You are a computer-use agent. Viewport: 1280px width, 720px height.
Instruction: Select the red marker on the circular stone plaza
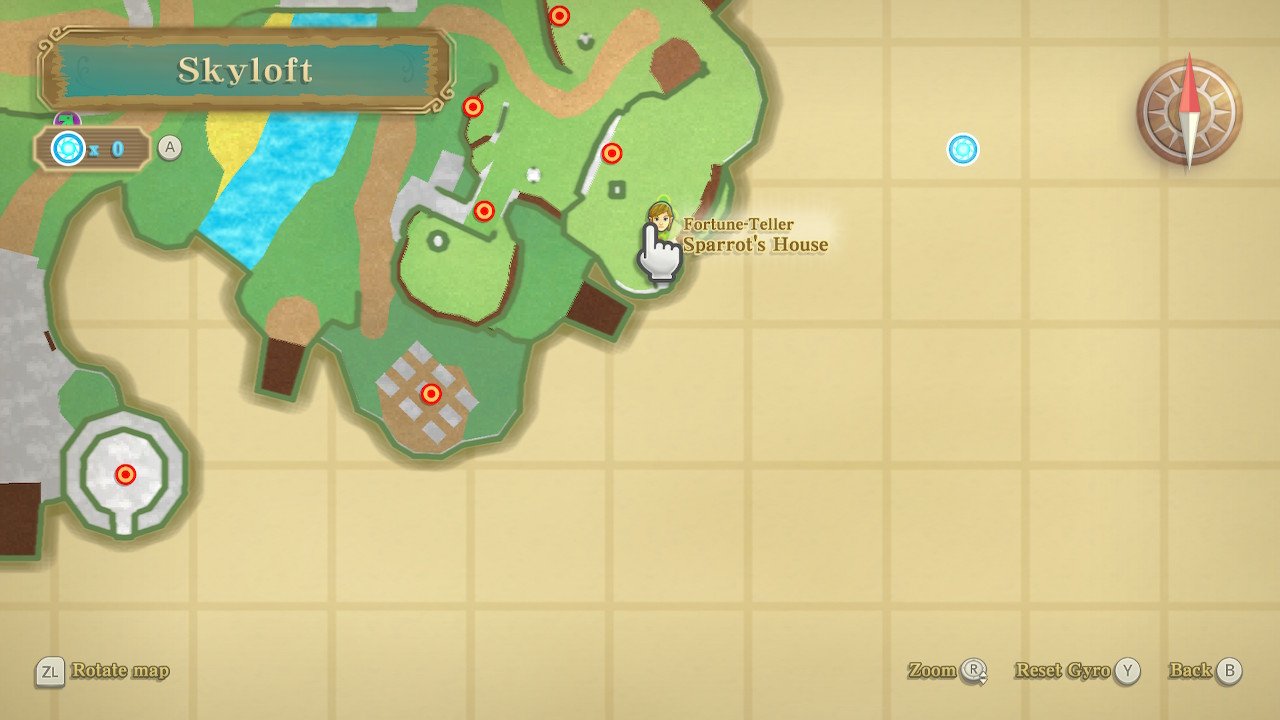(125, 474)
